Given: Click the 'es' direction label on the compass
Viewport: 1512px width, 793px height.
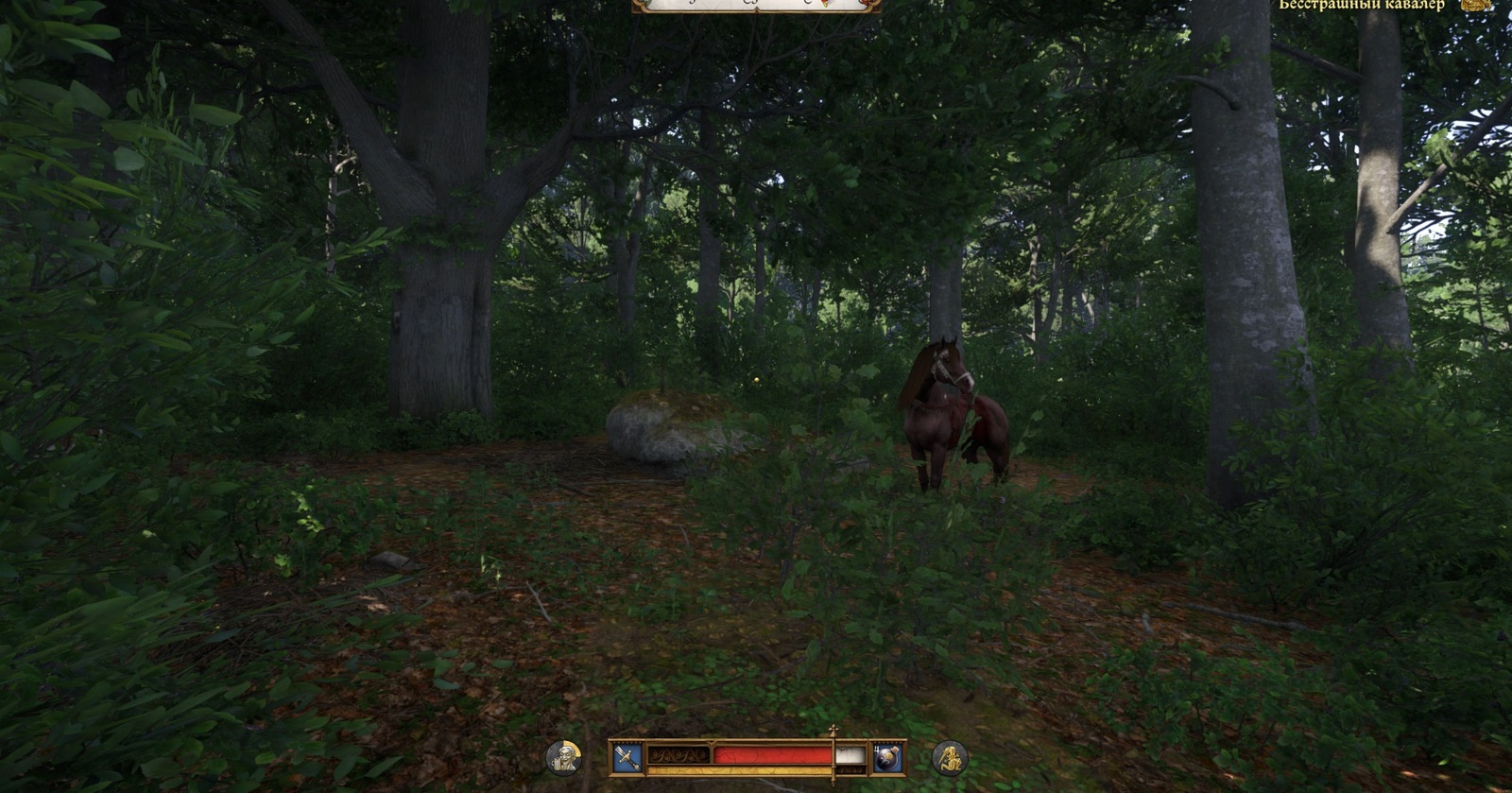Looking at the screenshot, I should point(750,4).
